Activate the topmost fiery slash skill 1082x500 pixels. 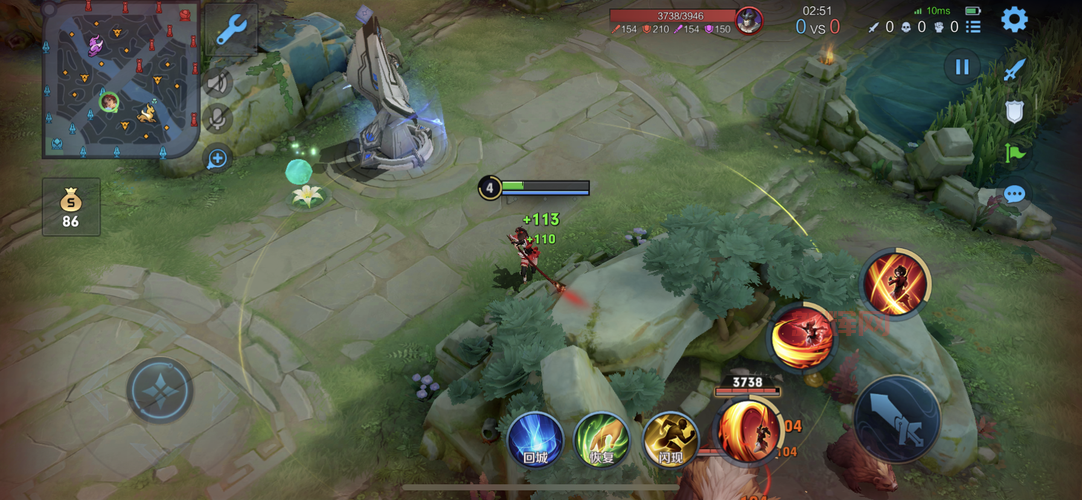click(x=896, y=282)
